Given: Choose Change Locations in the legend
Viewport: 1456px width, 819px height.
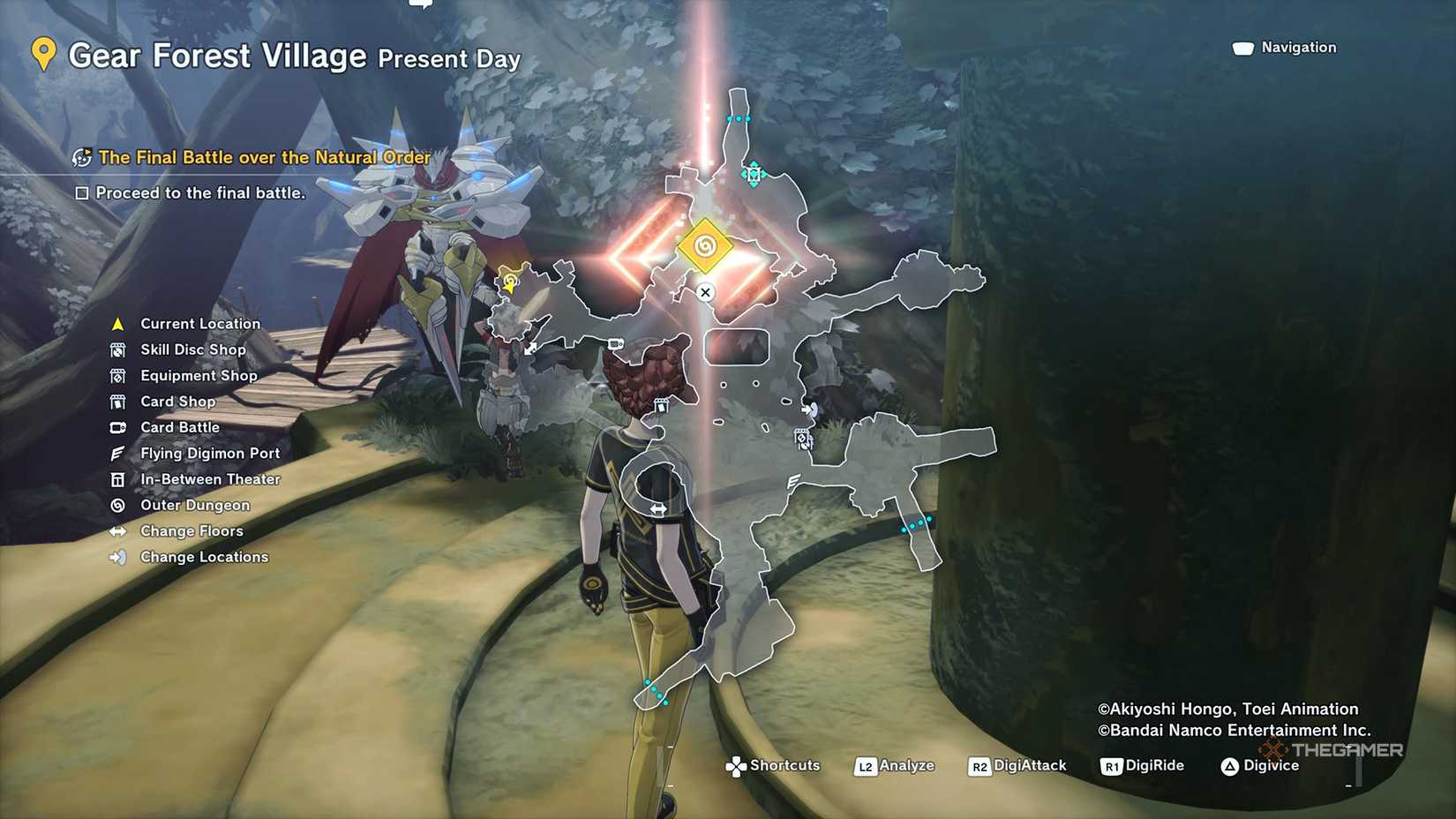Looking at the screenshot, I should coord(203,557).
